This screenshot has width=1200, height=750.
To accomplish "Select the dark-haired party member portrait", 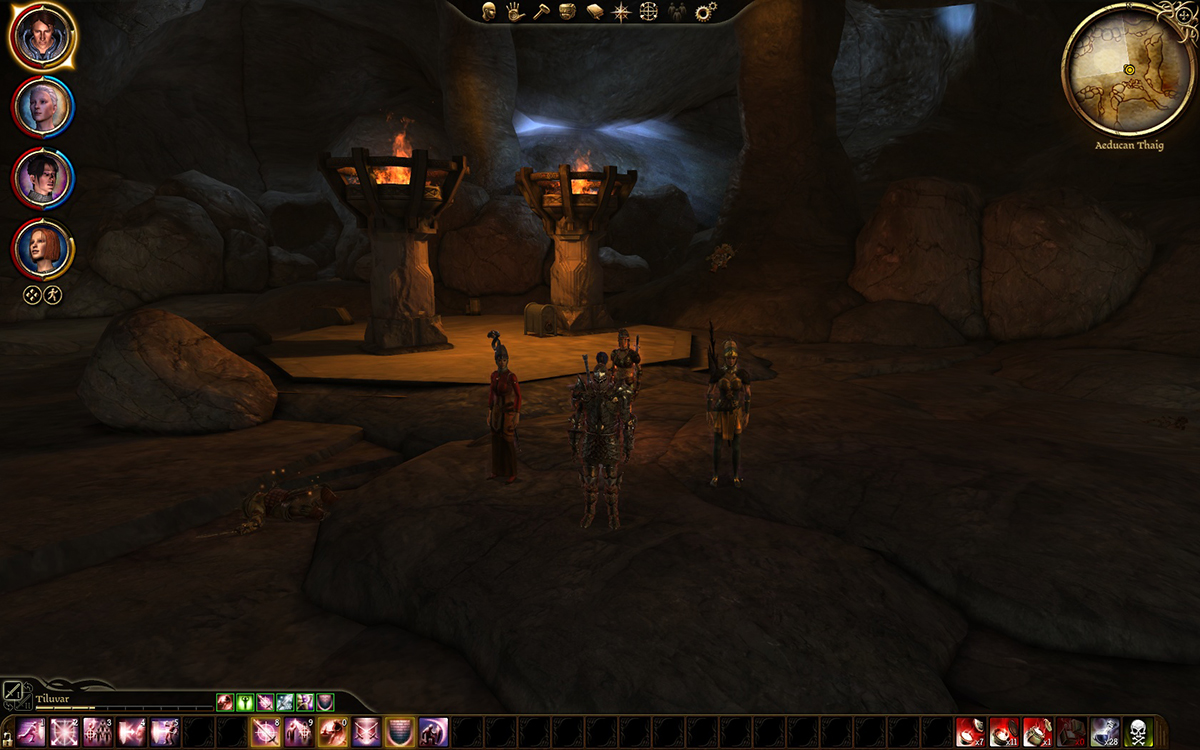I will (42, 178).
